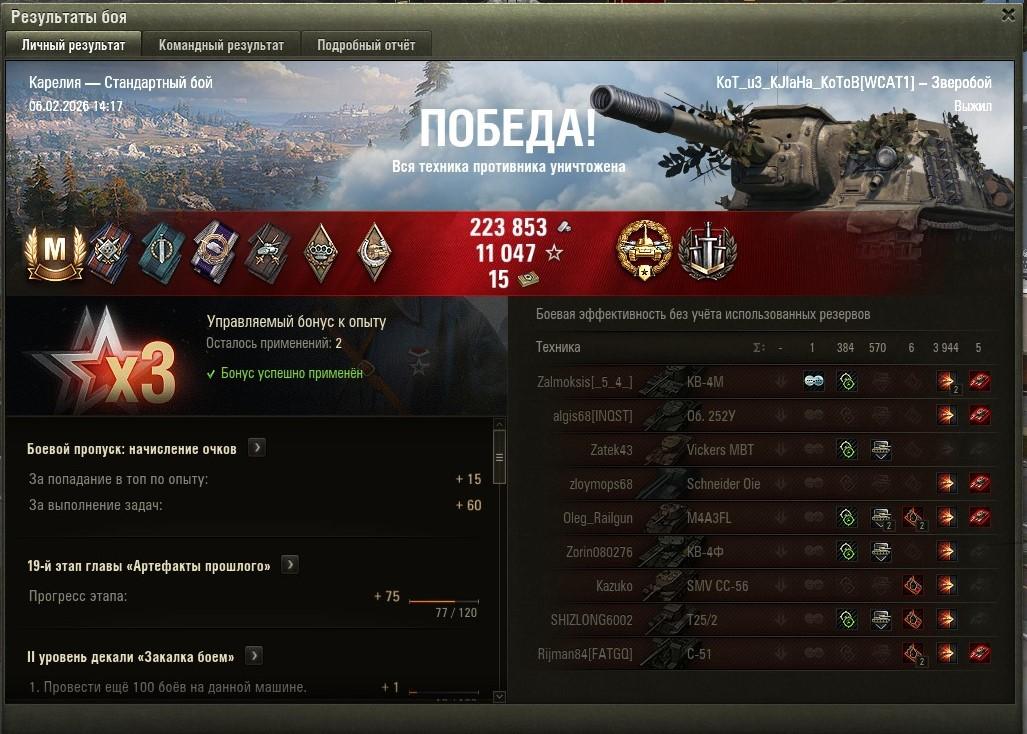
Task: Pick the Oleg_Railgun M4A3FL row
Action: click(x=700, y=518)
